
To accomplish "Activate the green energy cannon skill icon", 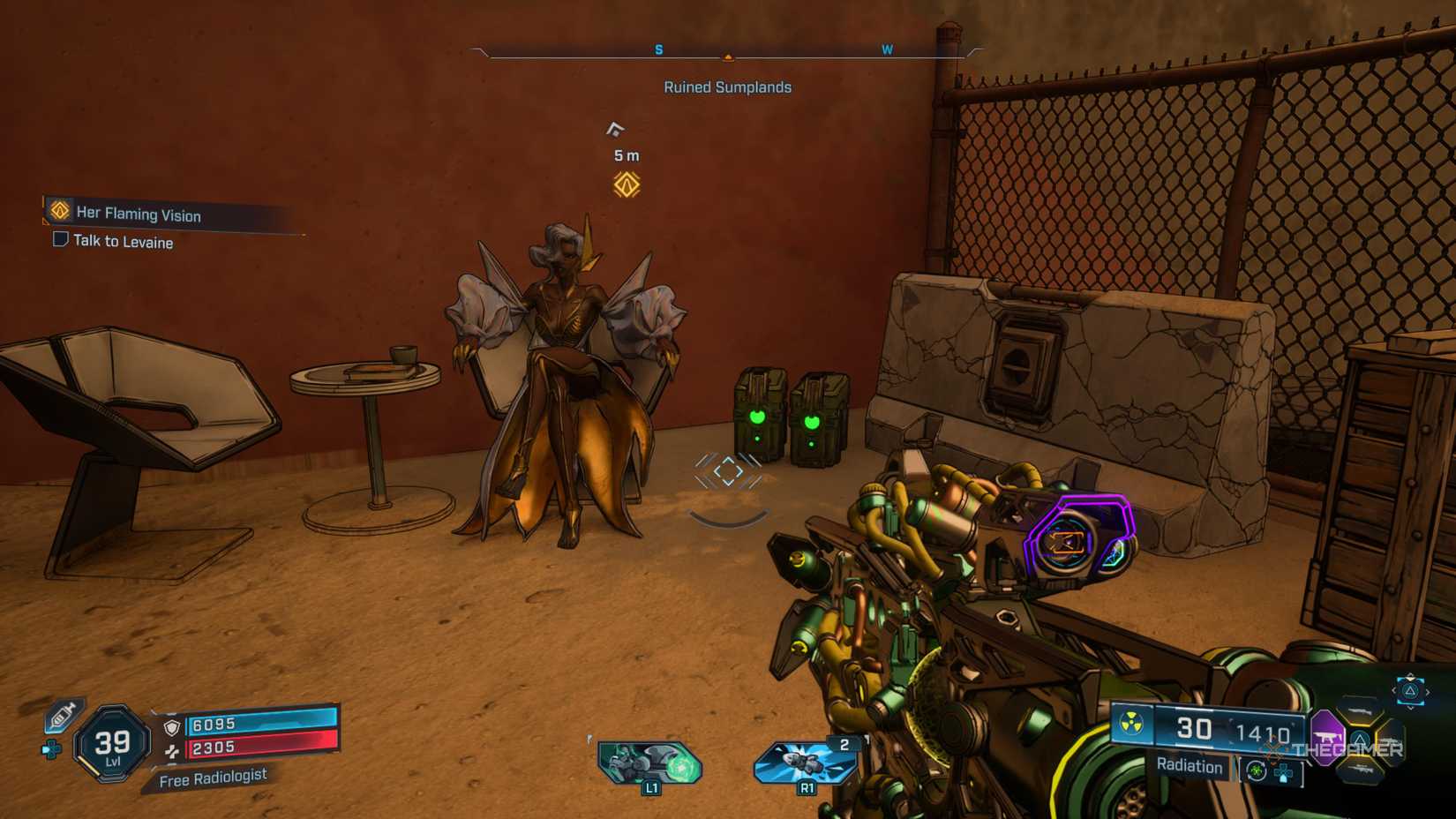I will [x=649, y=762].
